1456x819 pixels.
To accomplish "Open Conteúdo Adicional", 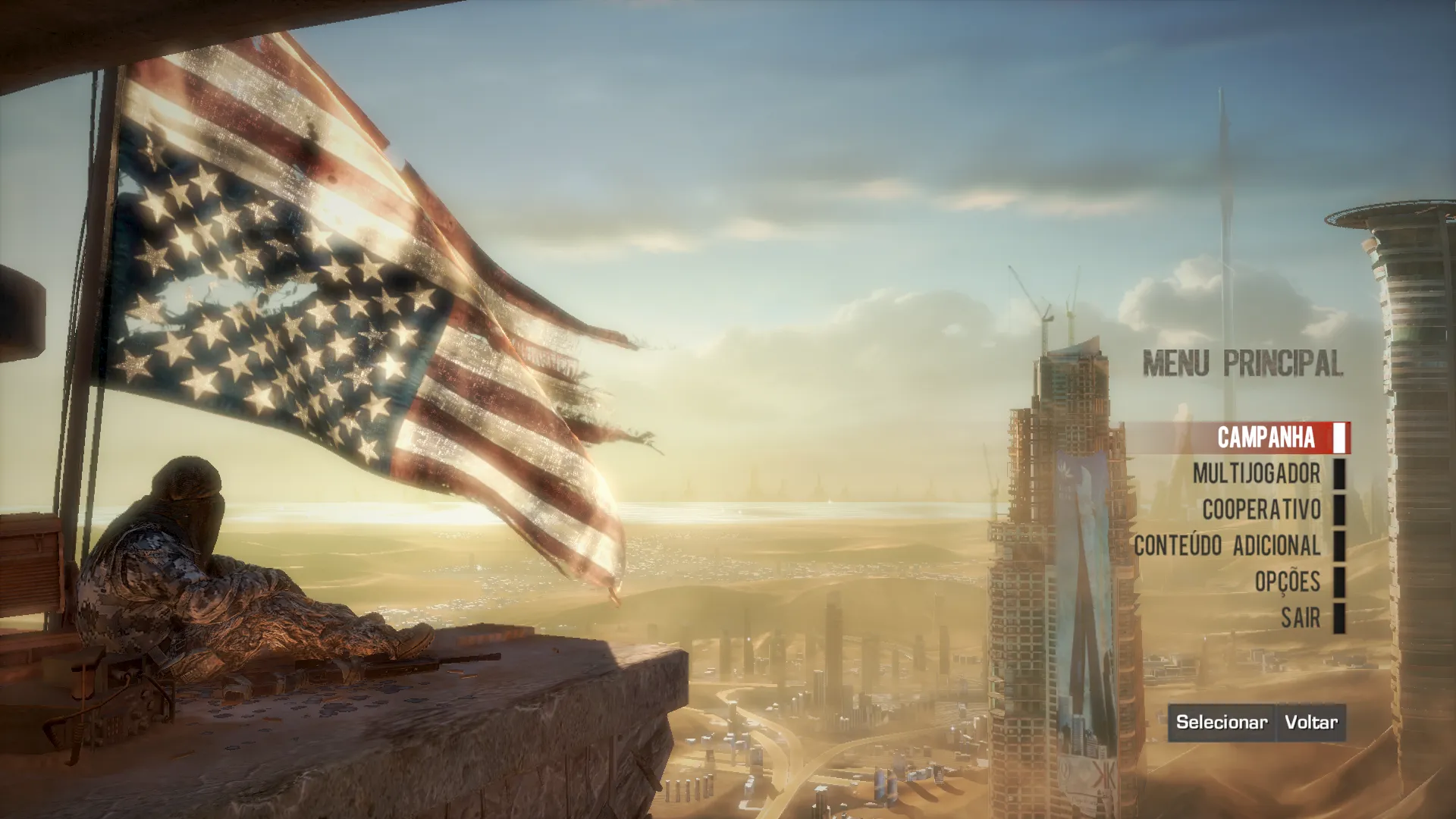I will (1227, 546).
